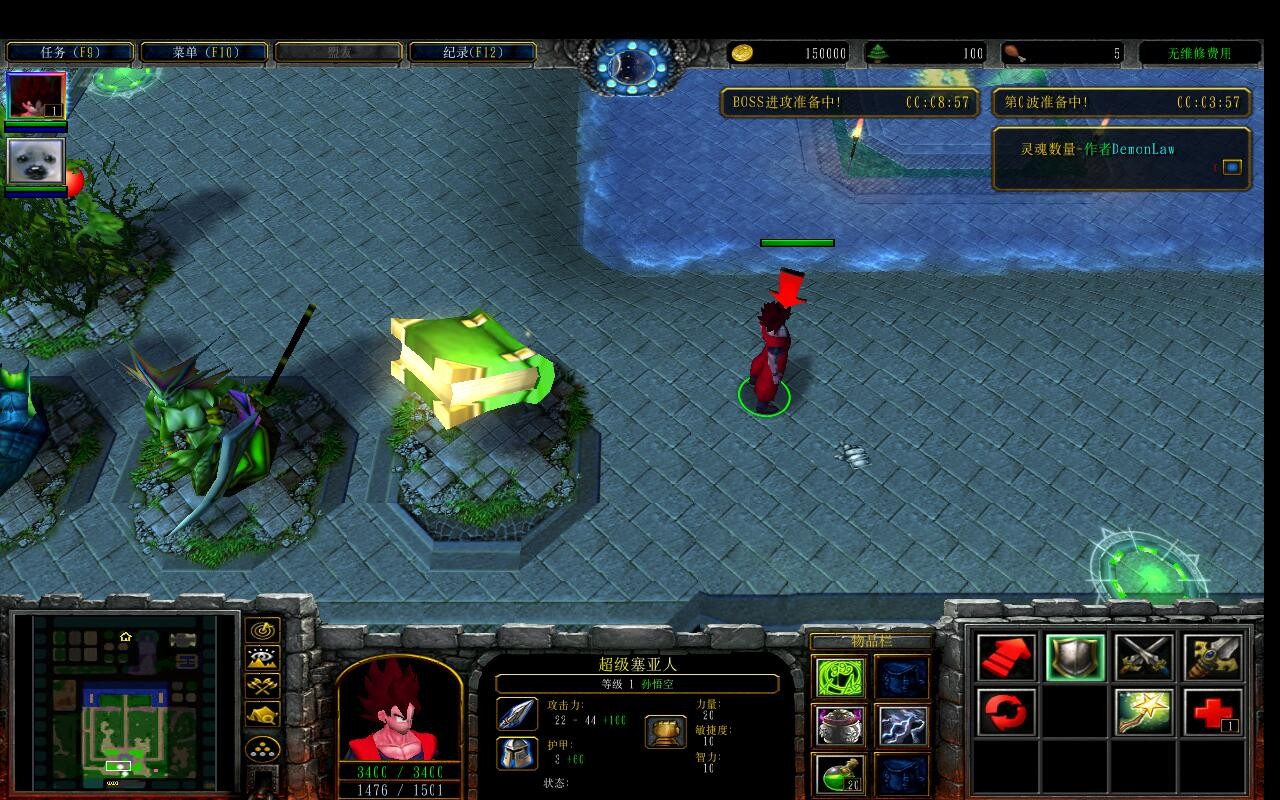The width and height of the screenshot is (1280, 800).
Task: Select the white seal hero portrait
Action: click(x=36, y=162)
